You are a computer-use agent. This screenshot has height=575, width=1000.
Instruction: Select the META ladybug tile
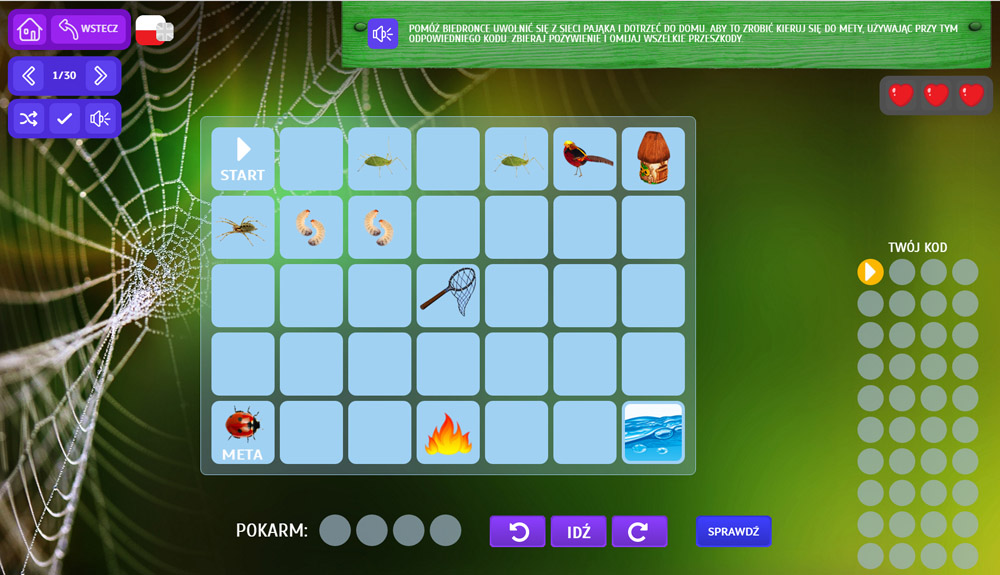pyautogui.click(x=243, y=432)
